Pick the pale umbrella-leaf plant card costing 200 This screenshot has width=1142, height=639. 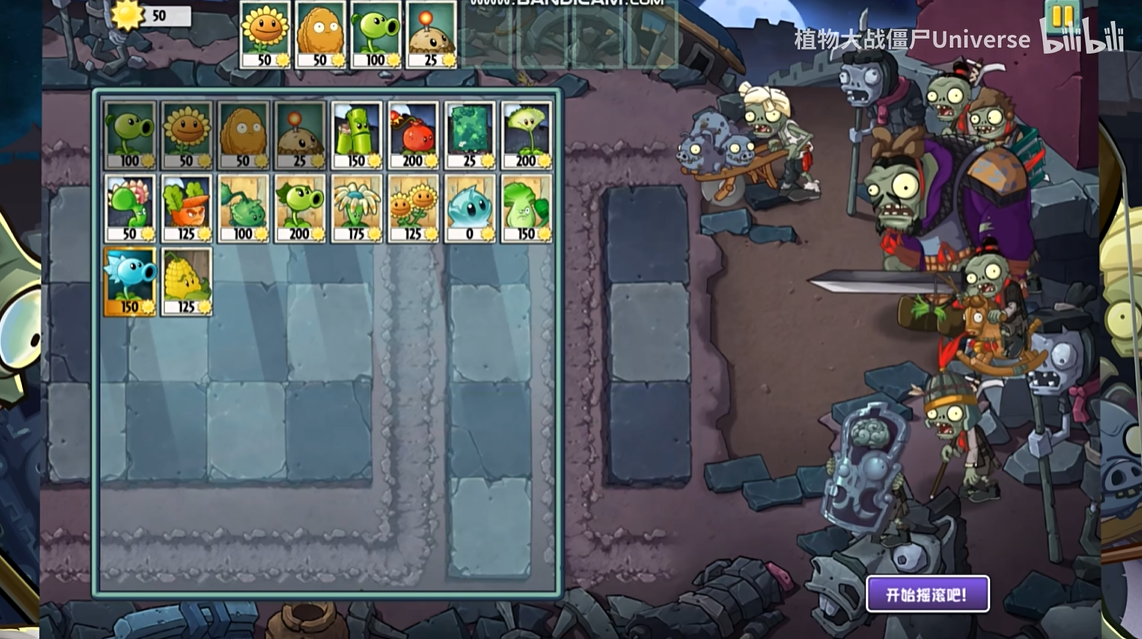527,135
